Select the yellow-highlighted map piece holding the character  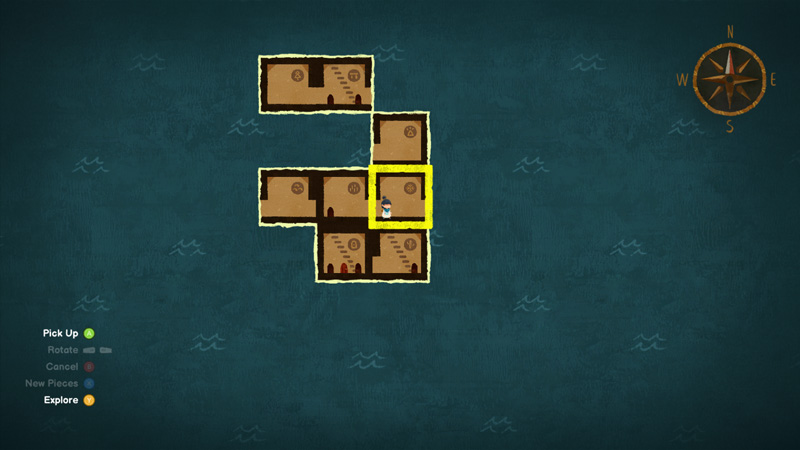click(401, 197)
